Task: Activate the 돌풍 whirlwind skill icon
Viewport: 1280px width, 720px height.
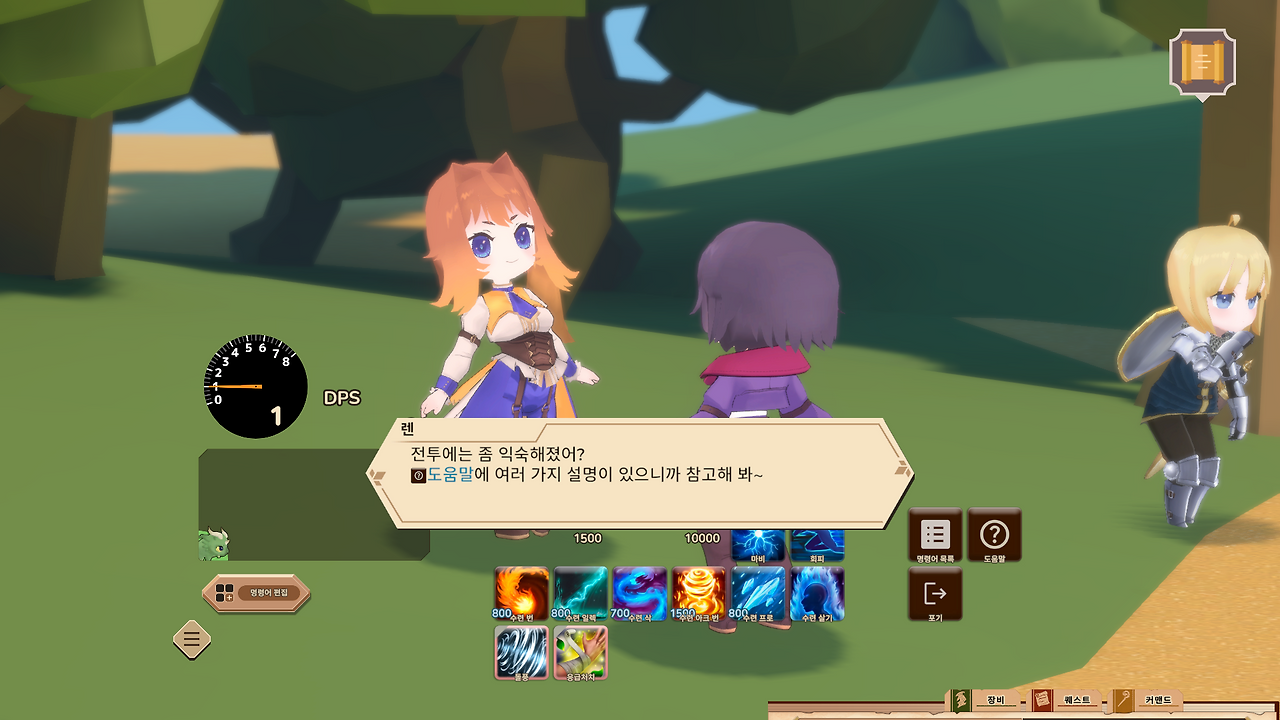Action: [x=520, y=650]
